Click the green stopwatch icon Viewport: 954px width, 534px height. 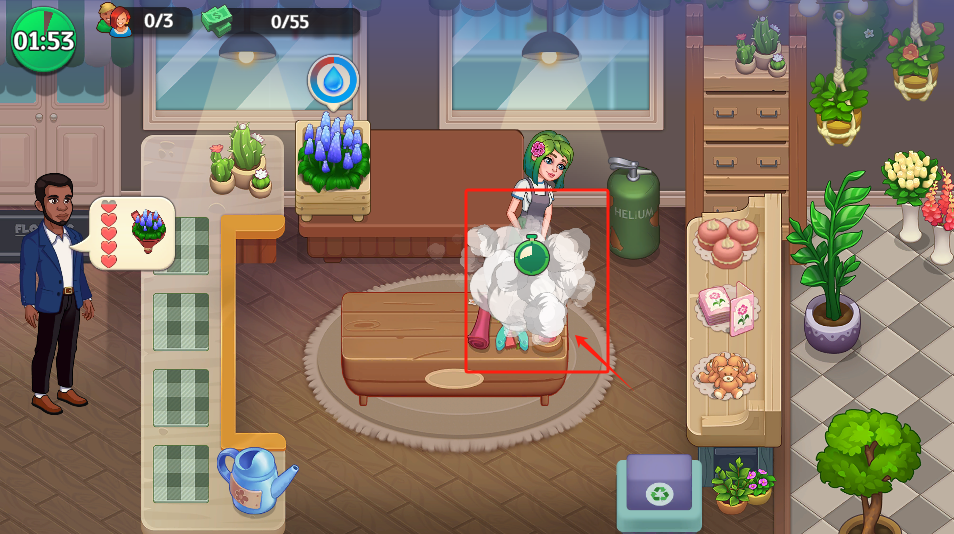coord(530,257)
